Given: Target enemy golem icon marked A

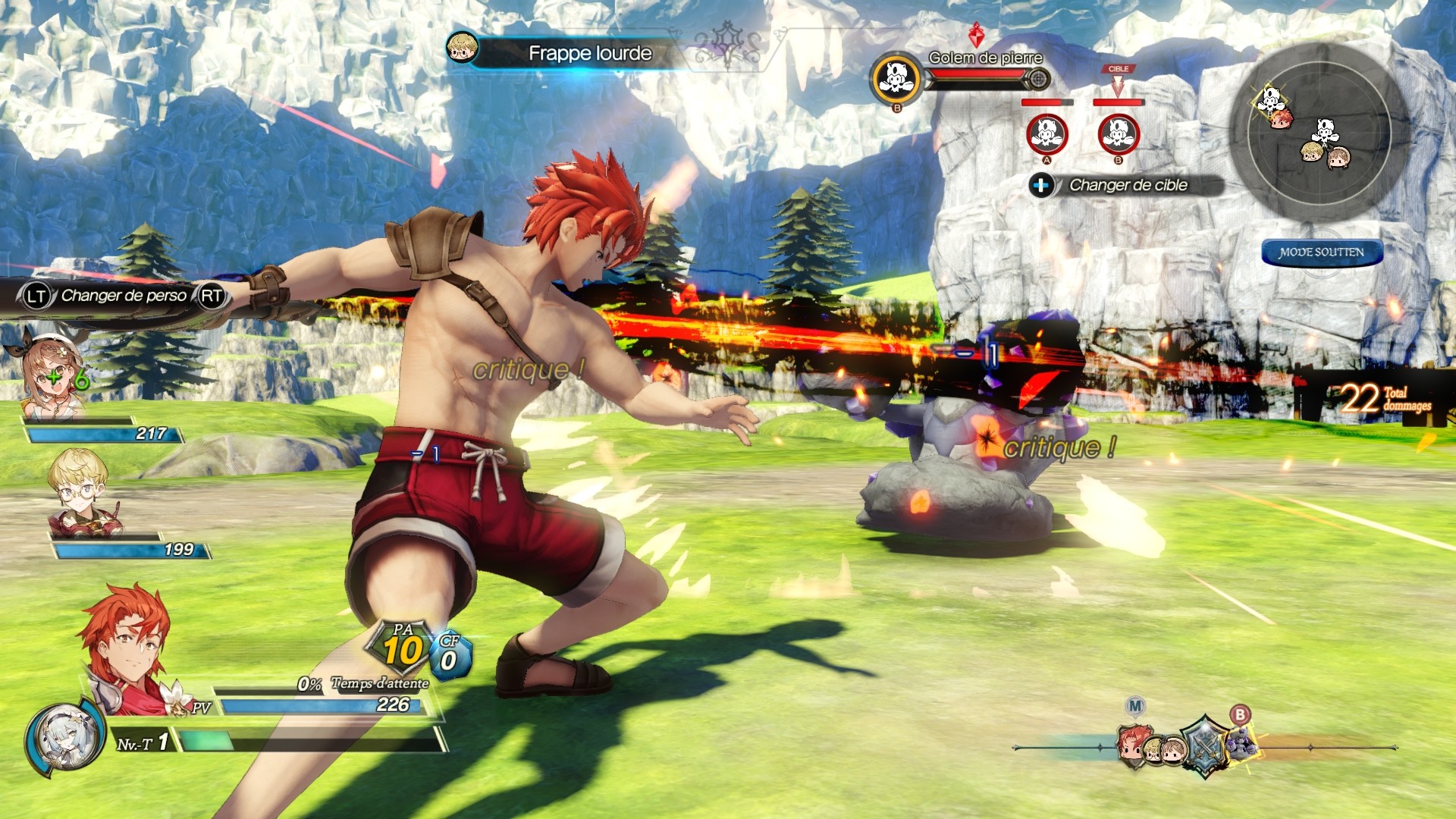Looking at the screenshot, I should coord(1046,134).
